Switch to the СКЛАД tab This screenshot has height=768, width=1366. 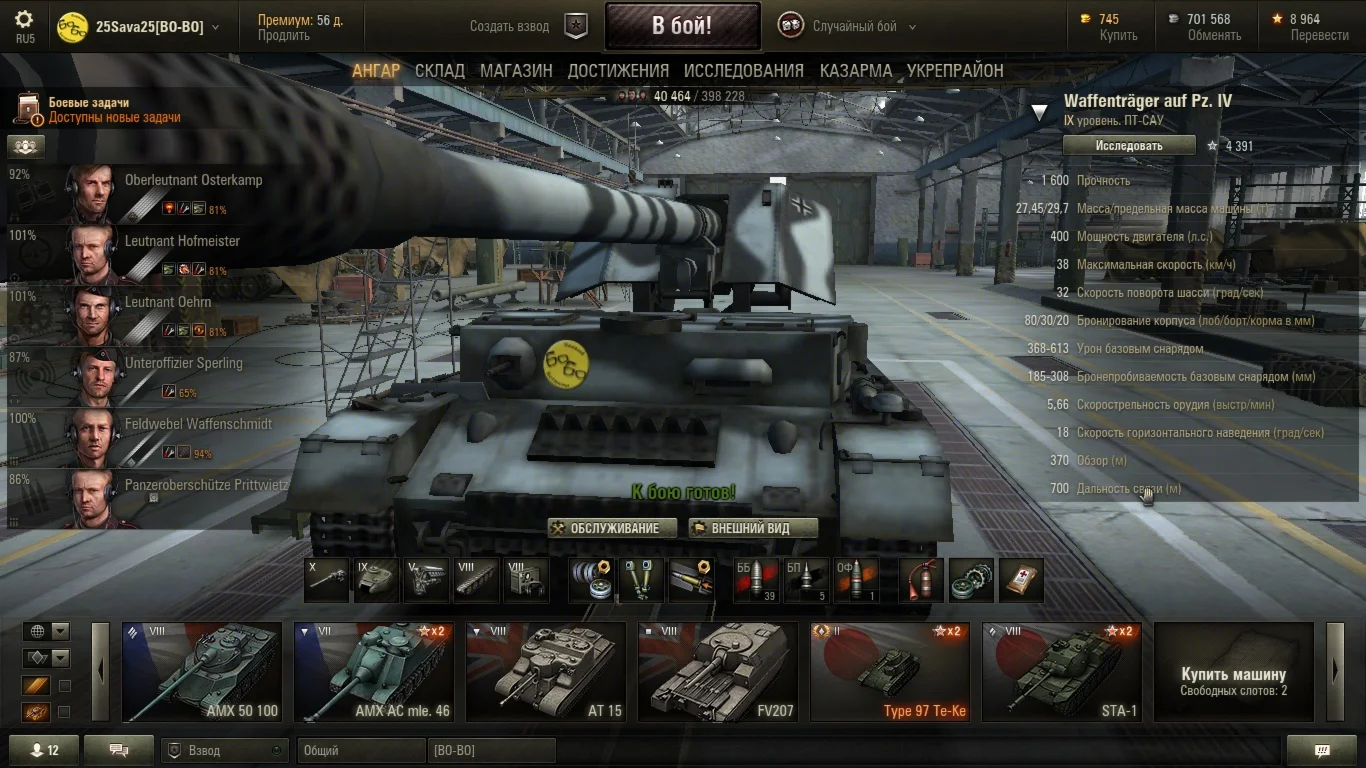pos(440,71)
